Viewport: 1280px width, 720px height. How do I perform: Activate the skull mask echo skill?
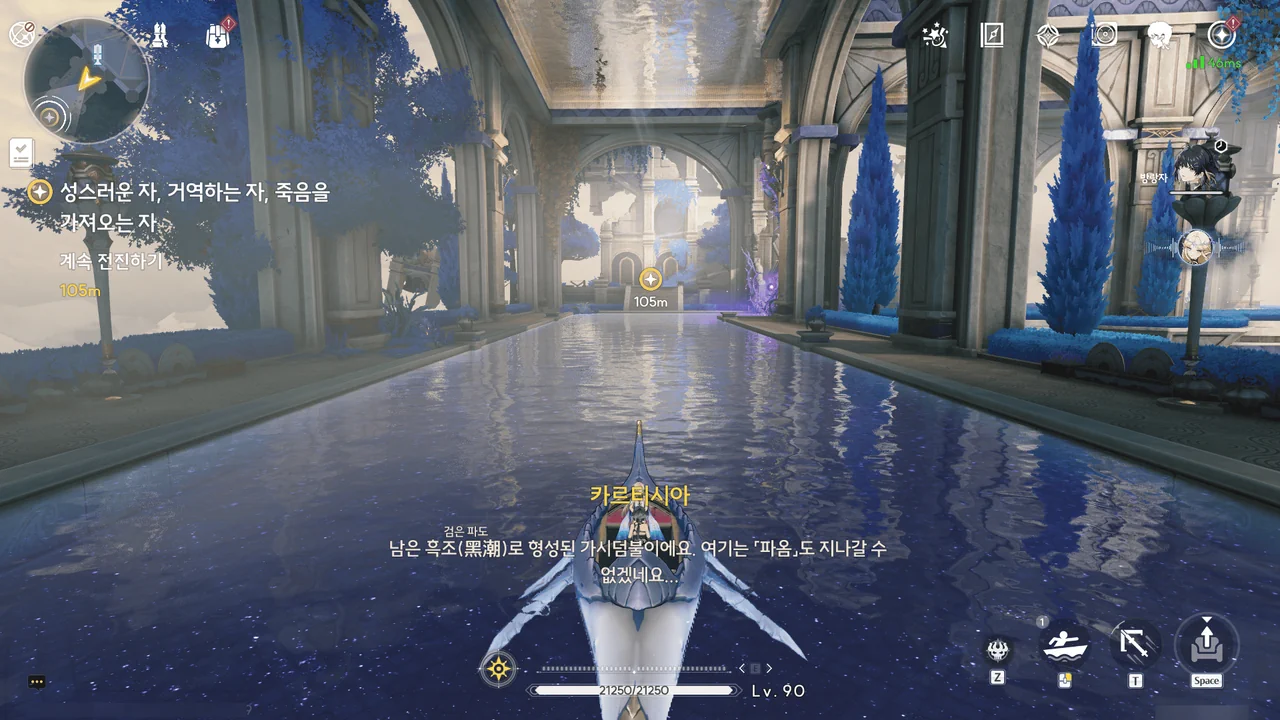coord(997,651)
